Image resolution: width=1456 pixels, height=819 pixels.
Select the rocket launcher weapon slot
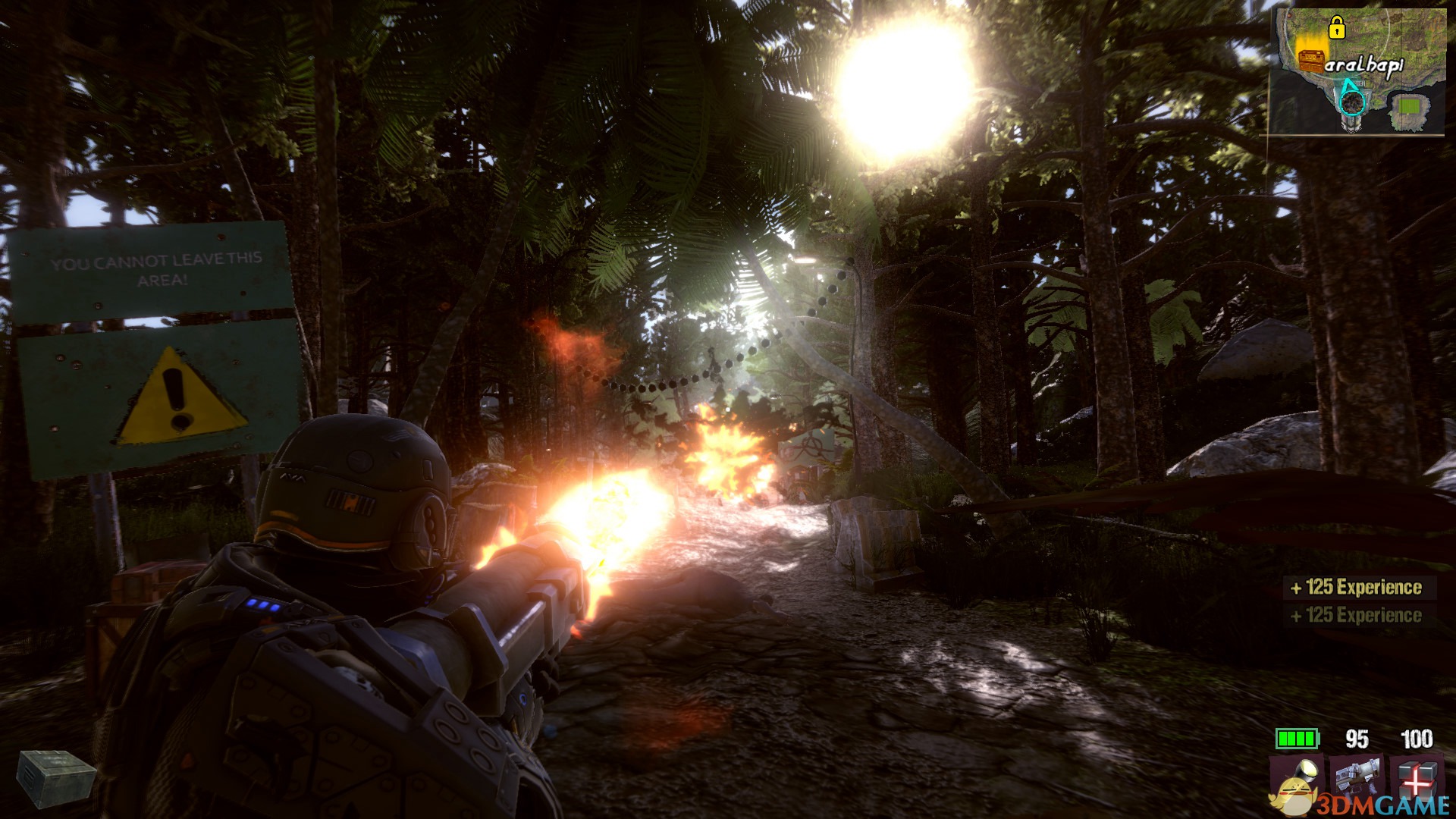1357,780
